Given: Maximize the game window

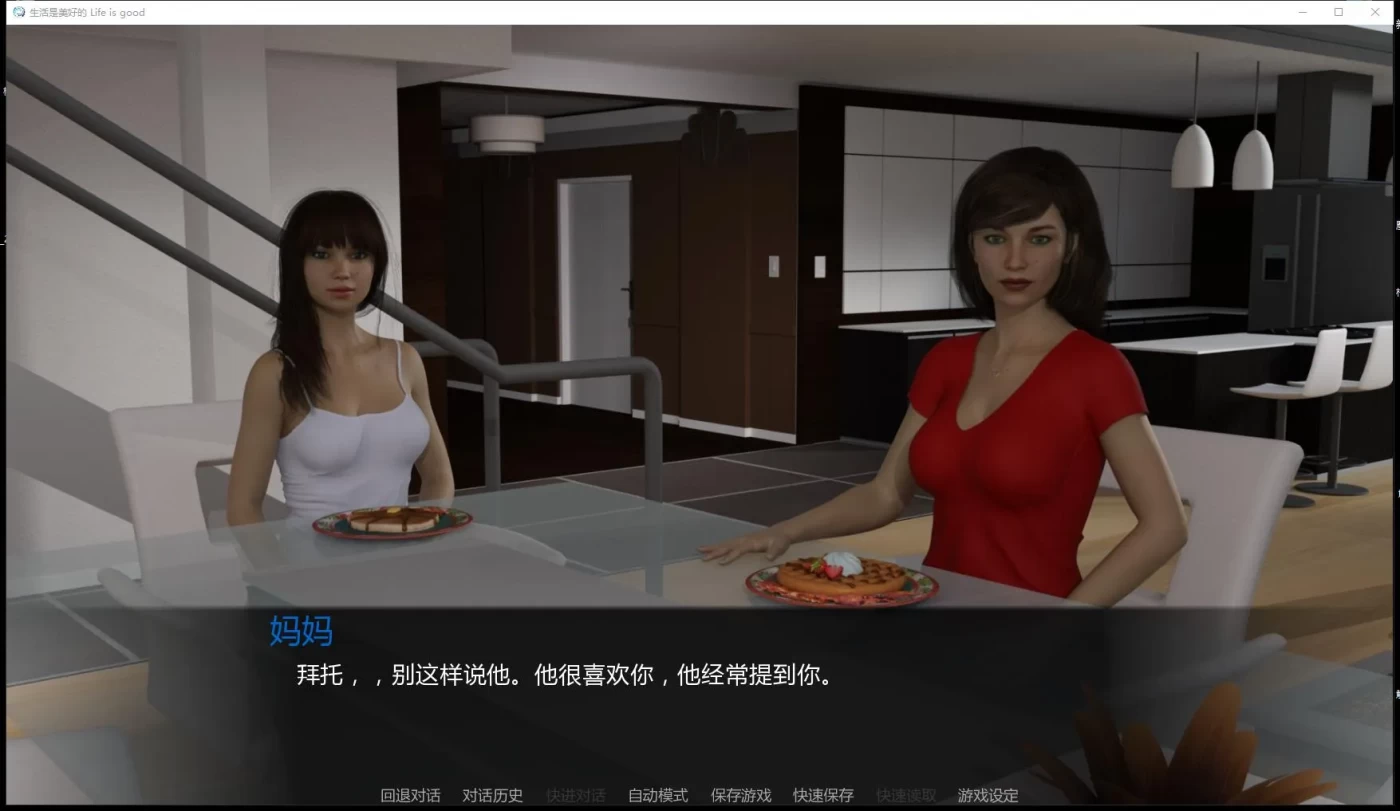Looking at the screenshot, I should click(x=1338, y=11).
